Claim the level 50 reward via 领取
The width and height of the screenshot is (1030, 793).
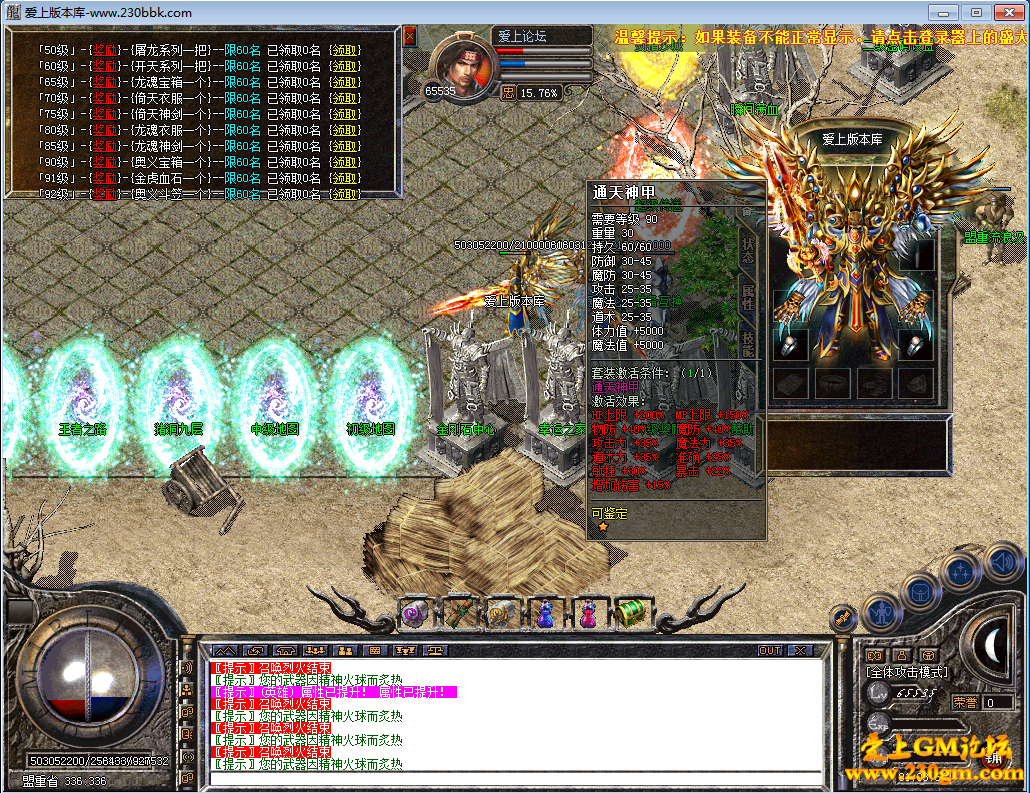345,50
